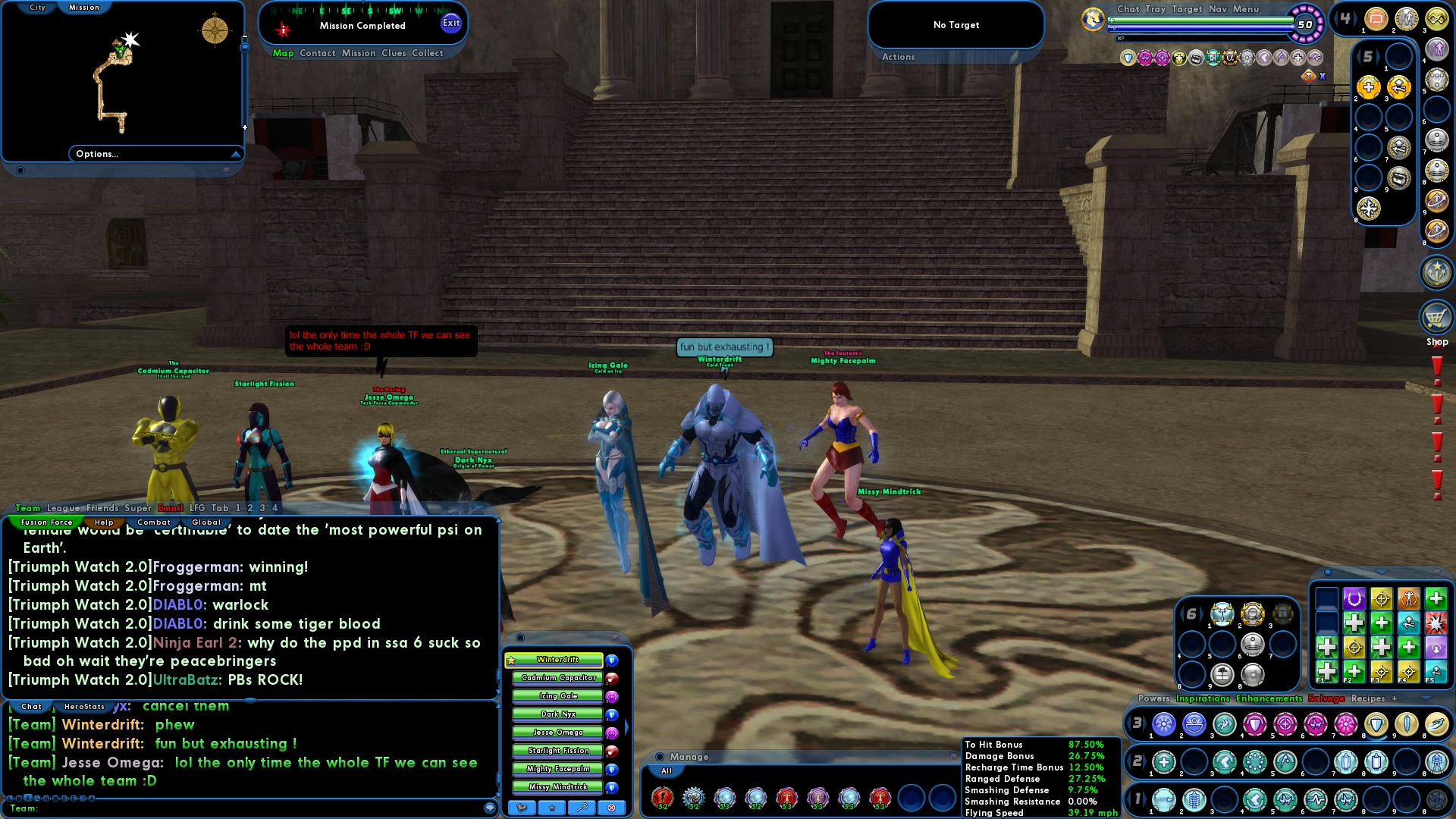Expand the team list with the side arrow

[628, 725]
